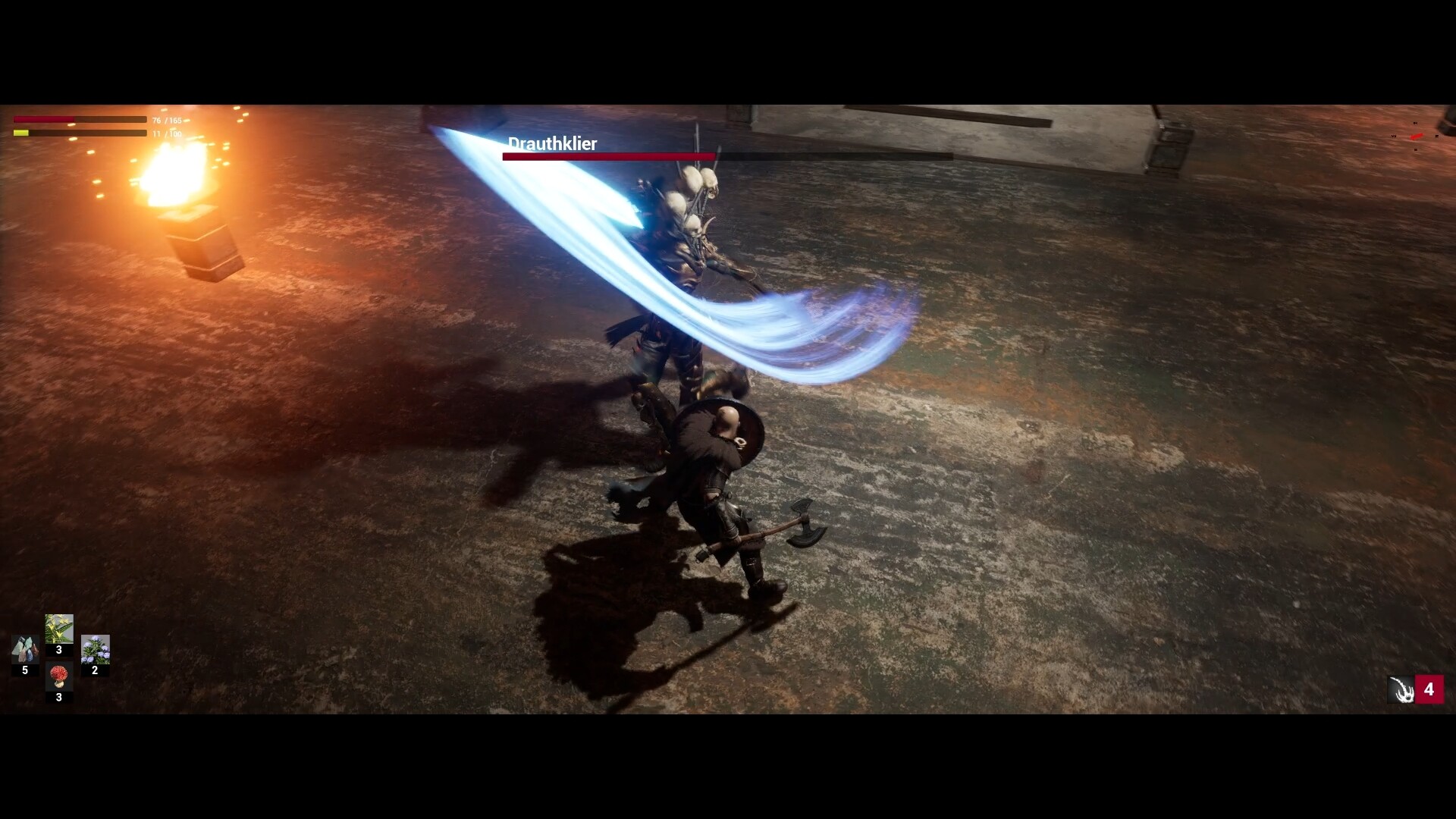Click the yellow stamina bar

(76, 133)
